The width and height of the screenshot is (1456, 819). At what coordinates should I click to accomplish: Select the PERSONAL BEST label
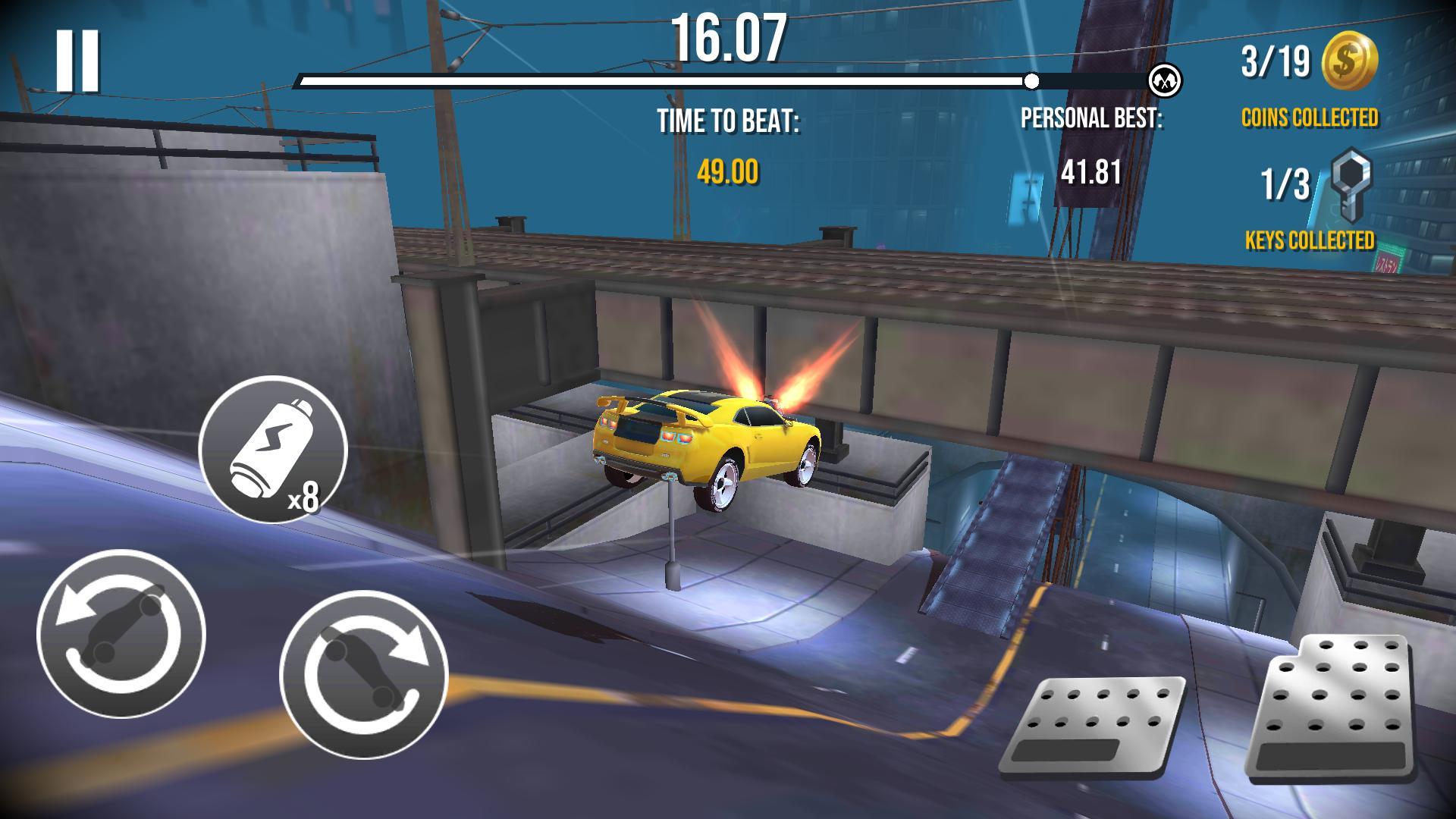point(1092,119)
